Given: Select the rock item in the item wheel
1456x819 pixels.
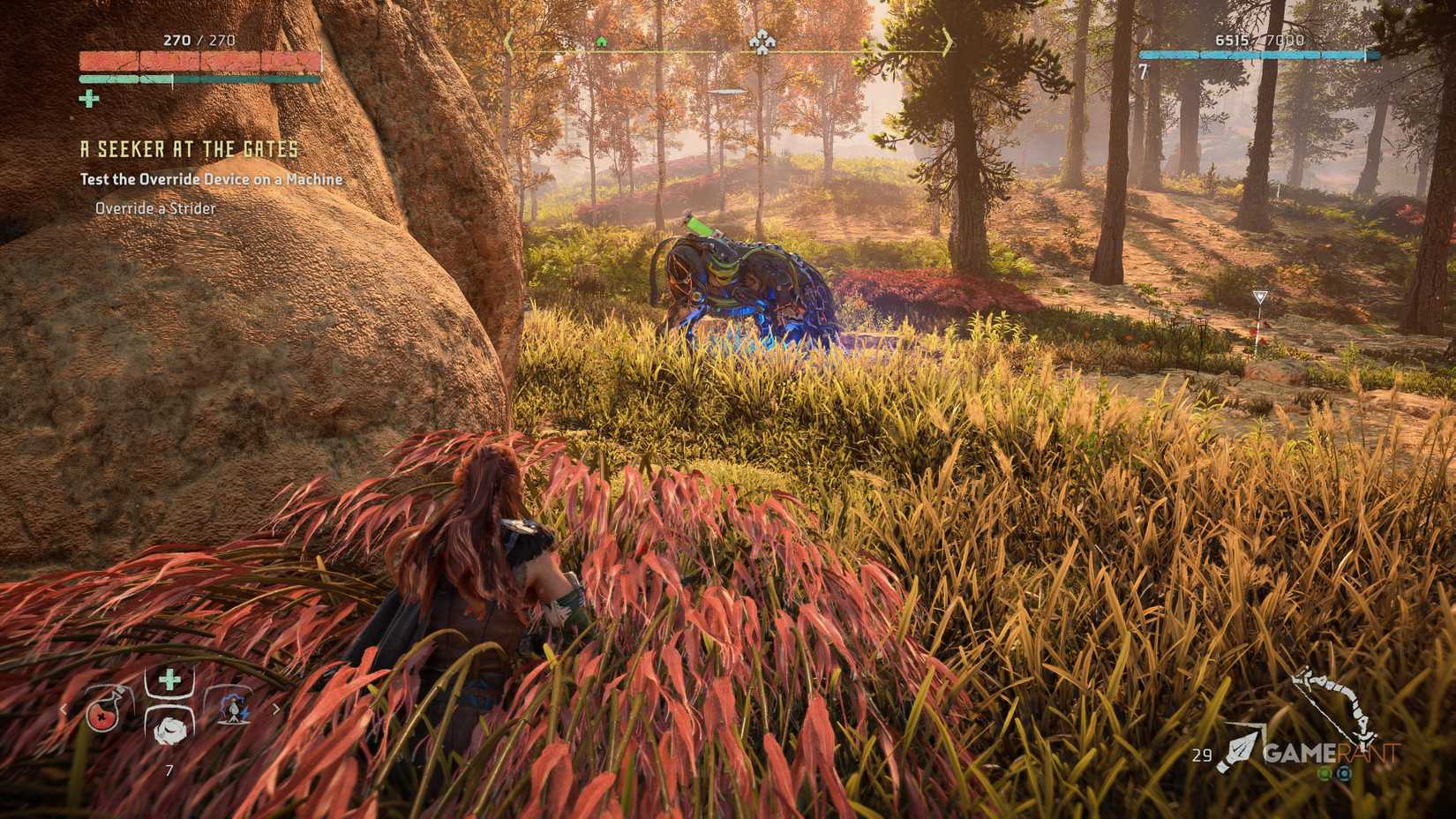Looking at the screenshot, I should (x=170, y=731).
